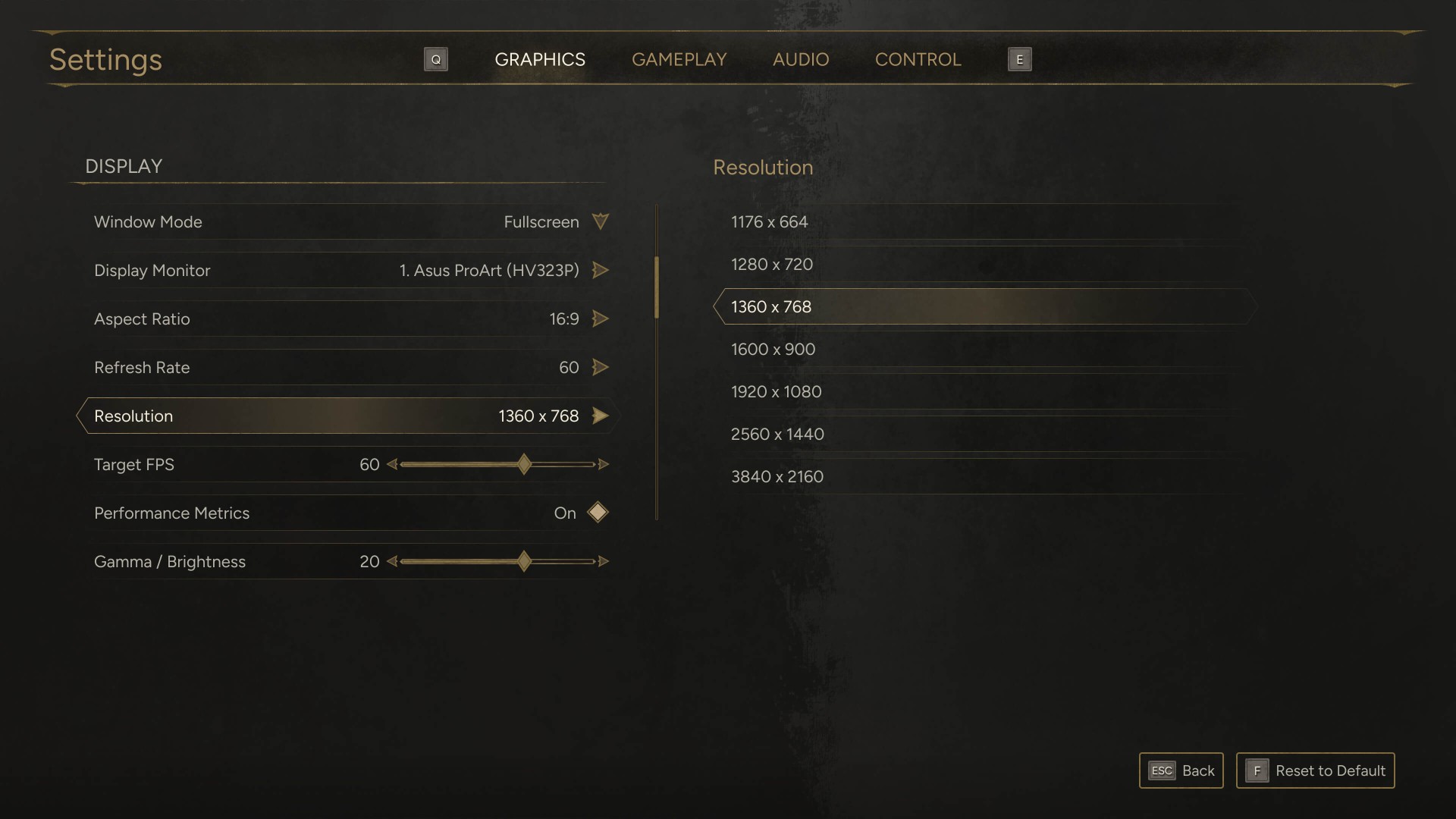
Task: Switch to the Gameplay tab
Action: 679,59
